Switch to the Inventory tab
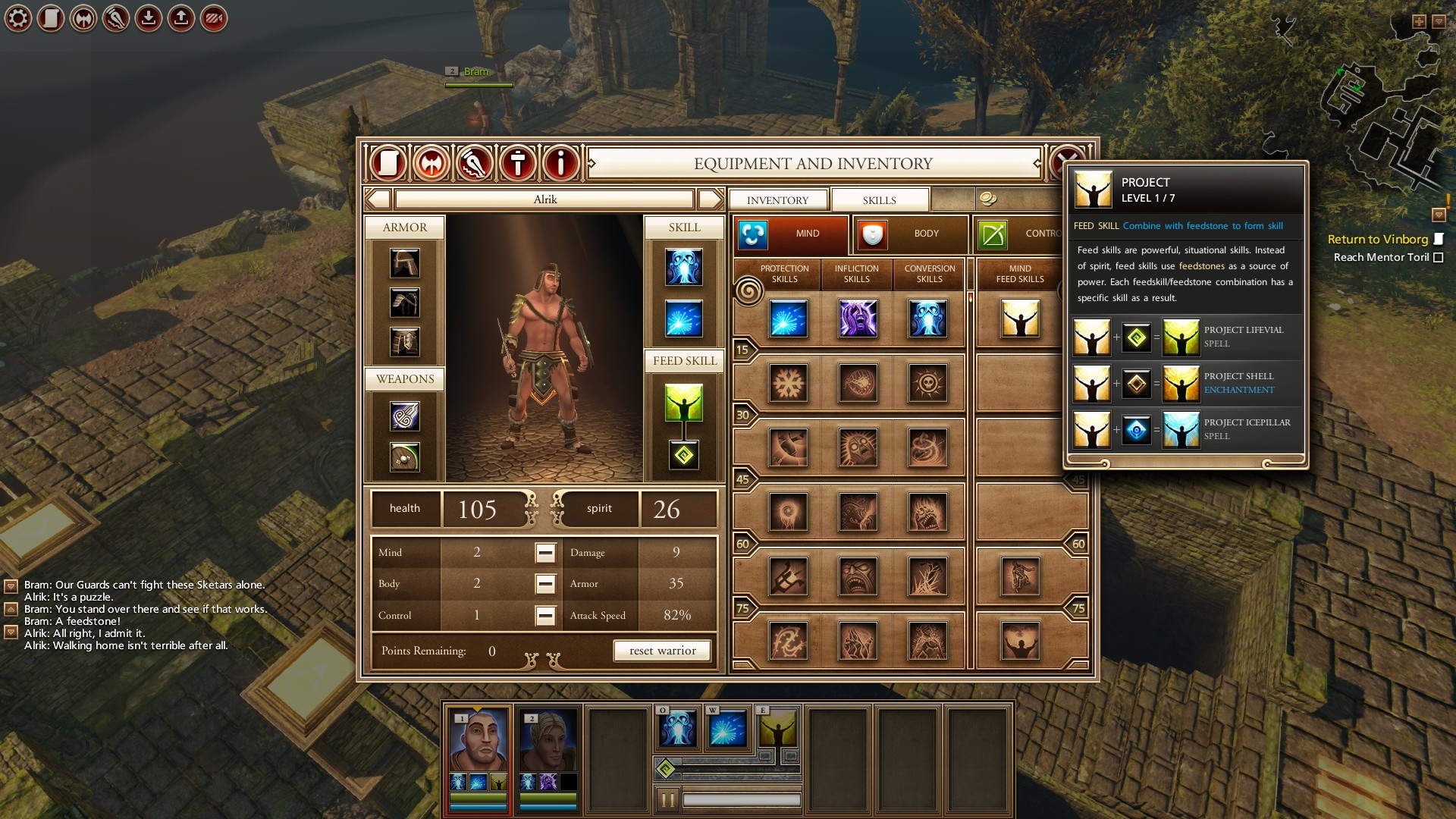This screenshot has height=819, width=1456. (777, 200)
